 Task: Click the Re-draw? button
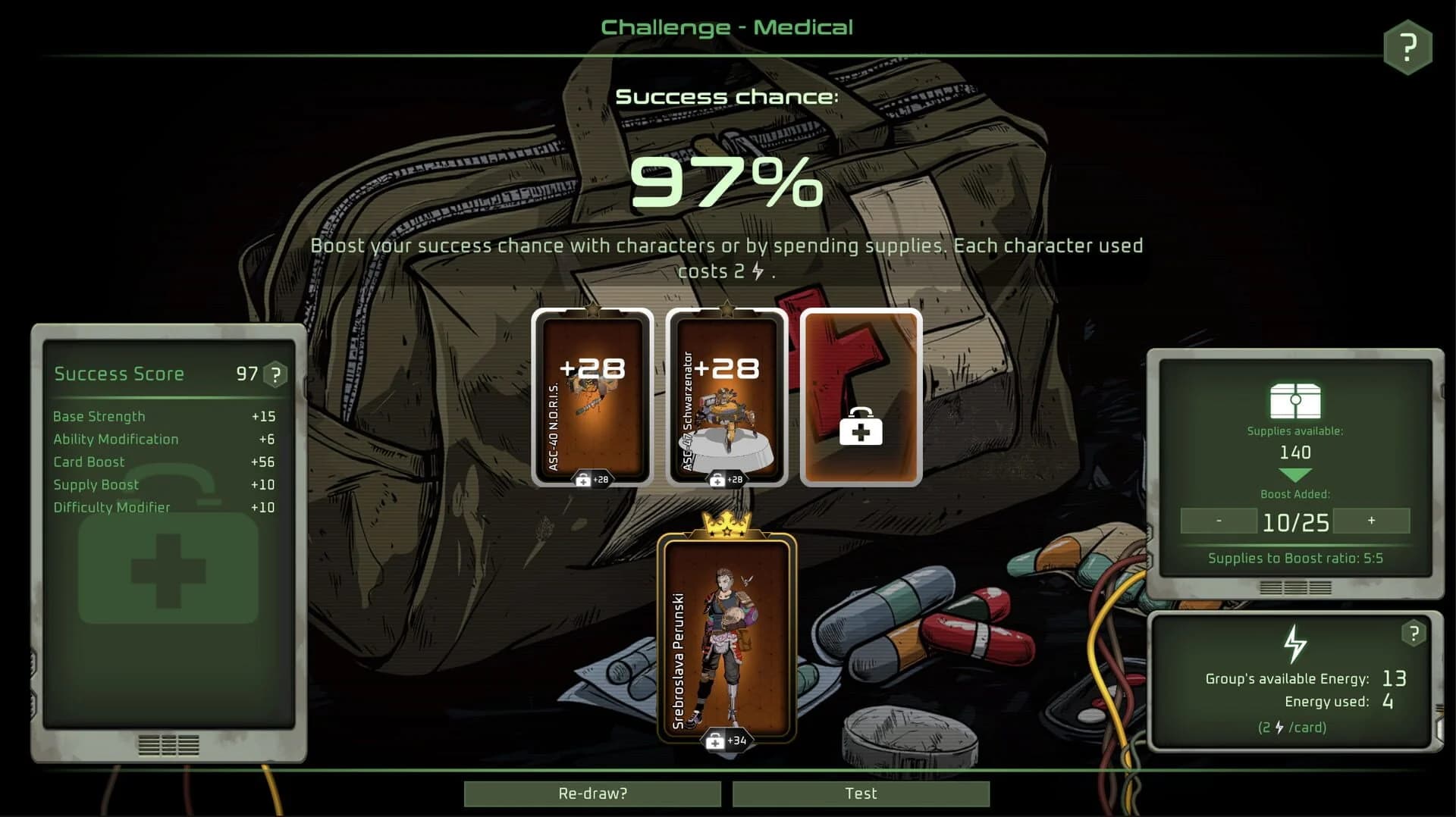[x=591, y=794]
